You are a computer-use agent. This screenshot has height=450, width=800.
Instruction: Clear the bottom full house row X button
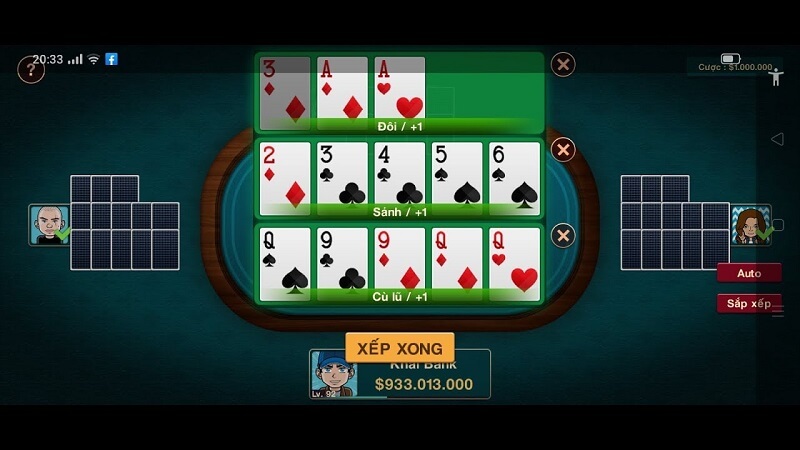point(563,235)
